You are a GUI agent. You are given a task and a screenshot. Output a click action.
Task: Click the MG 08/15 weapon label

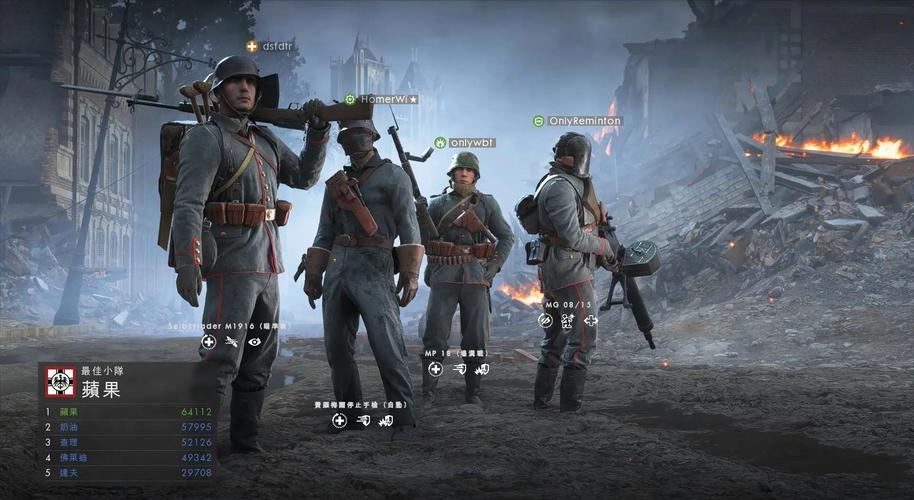[567, 303]
